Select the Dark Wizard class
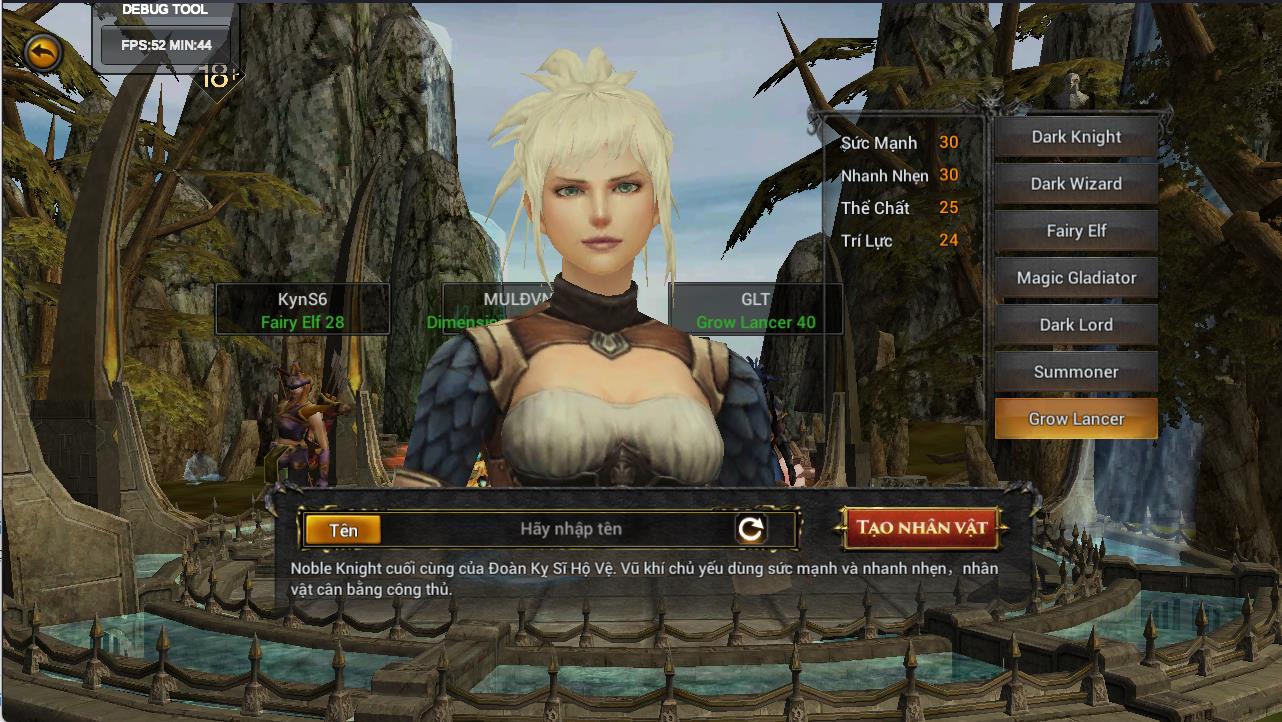1282x722 pixels. click(1076, 184)
